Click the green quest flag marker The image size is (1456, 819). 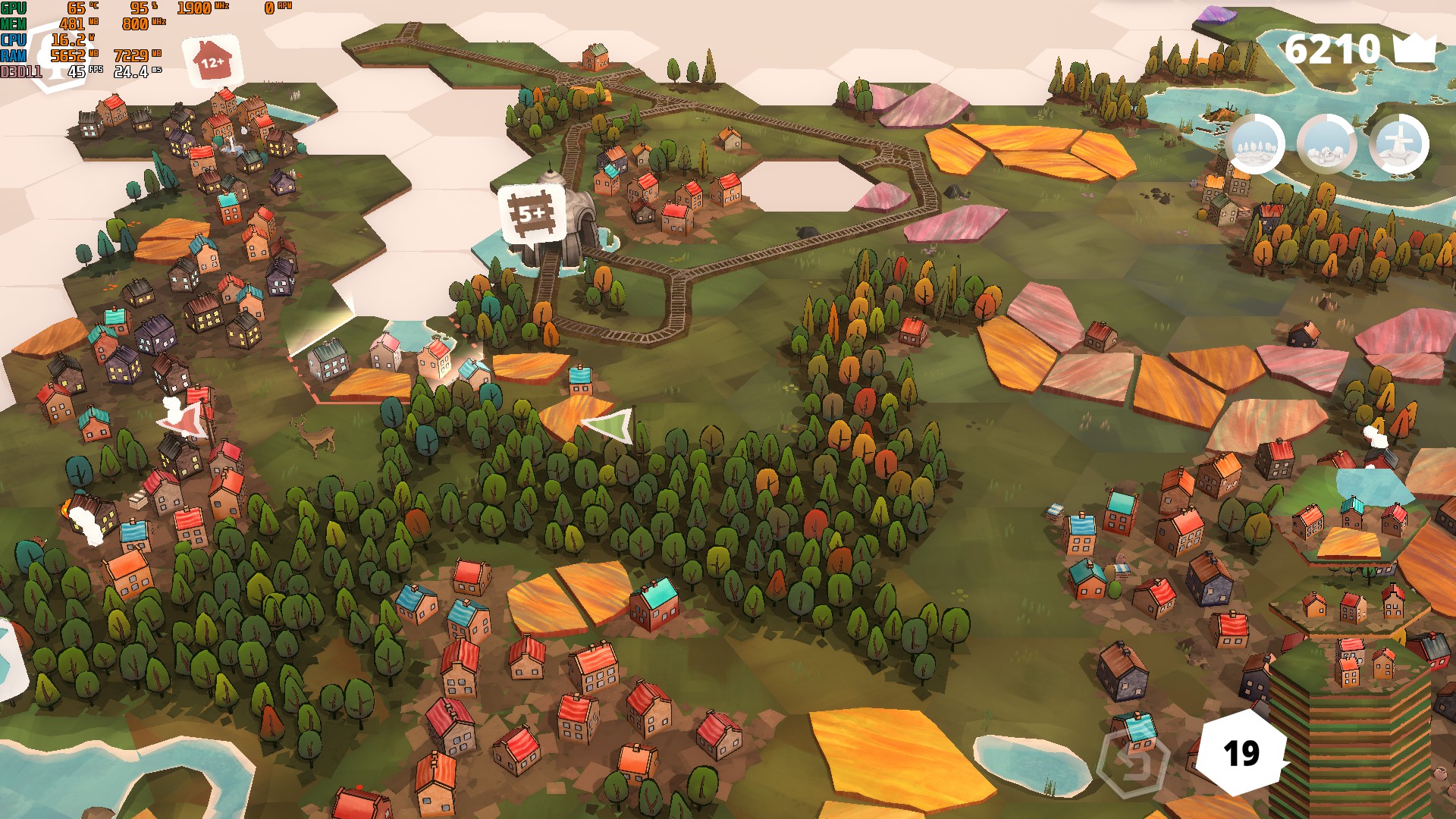point(611,425)
